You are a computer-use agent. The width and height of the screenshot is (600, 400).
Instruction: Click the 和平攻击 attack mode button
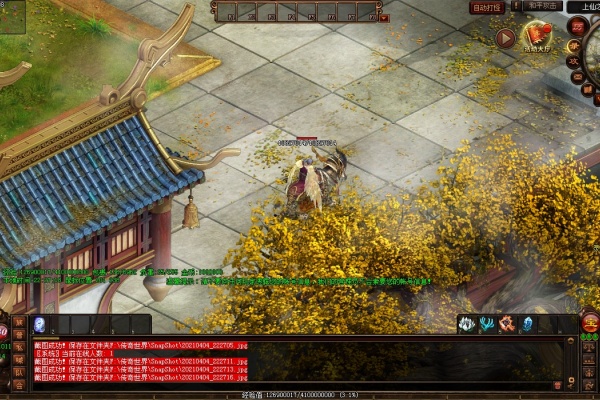pyautogui.click(x=541, y=6)
